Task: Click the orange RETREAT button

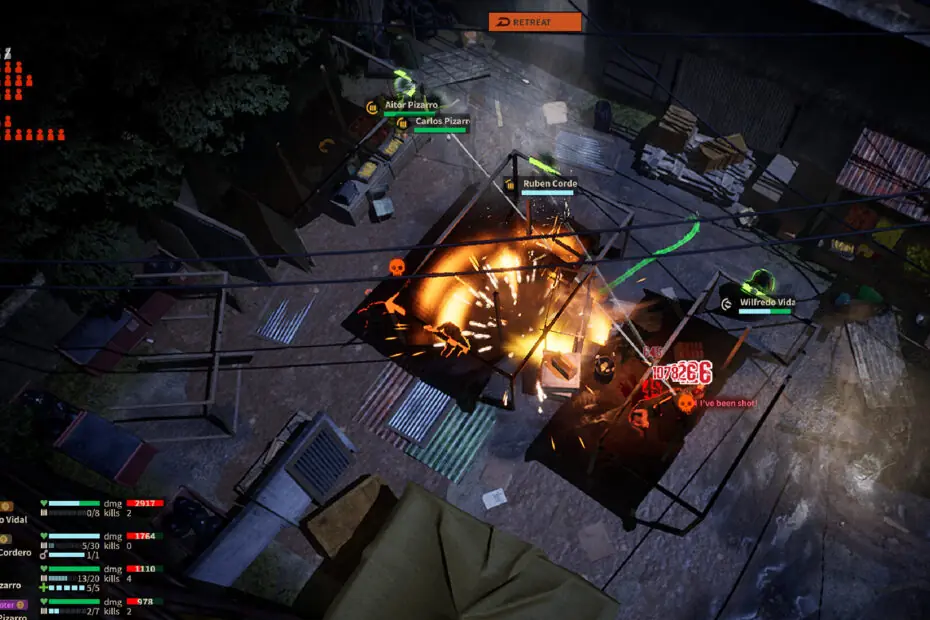Action: click(535, 22)
